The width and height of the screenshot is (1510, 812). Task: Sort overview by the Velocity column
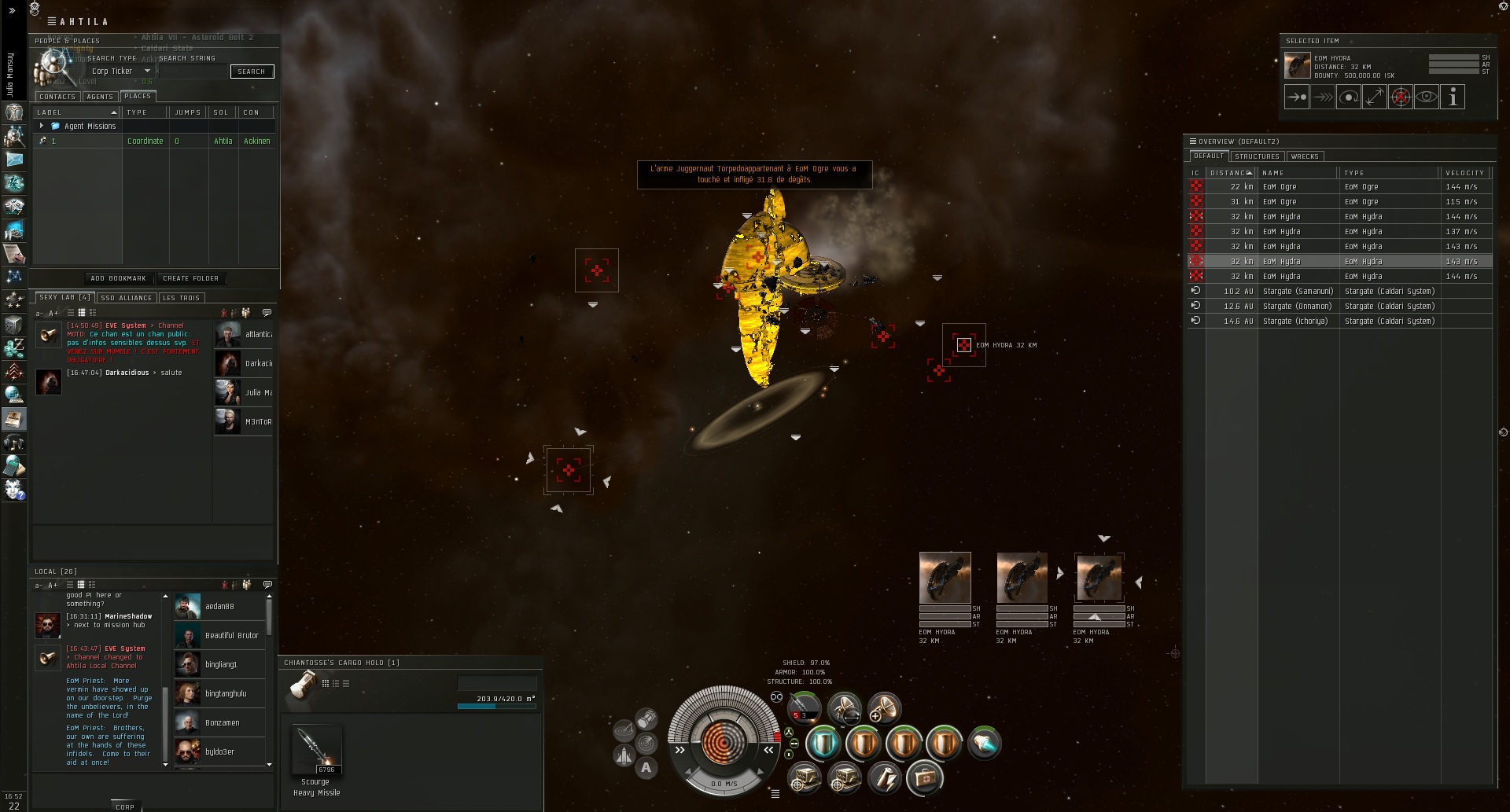tap(1464, 173)
